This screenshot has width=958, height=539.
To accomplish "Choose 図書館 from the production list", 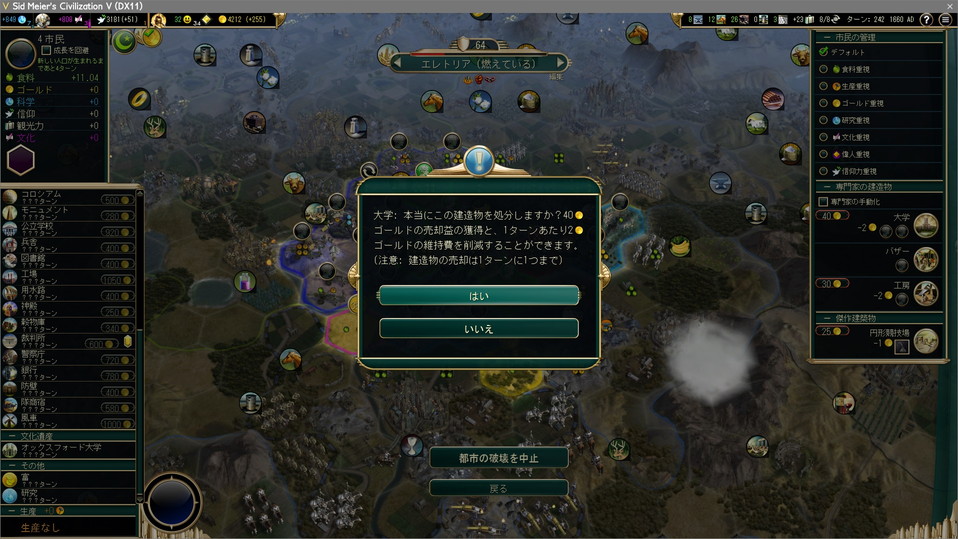I will (50, 259).
